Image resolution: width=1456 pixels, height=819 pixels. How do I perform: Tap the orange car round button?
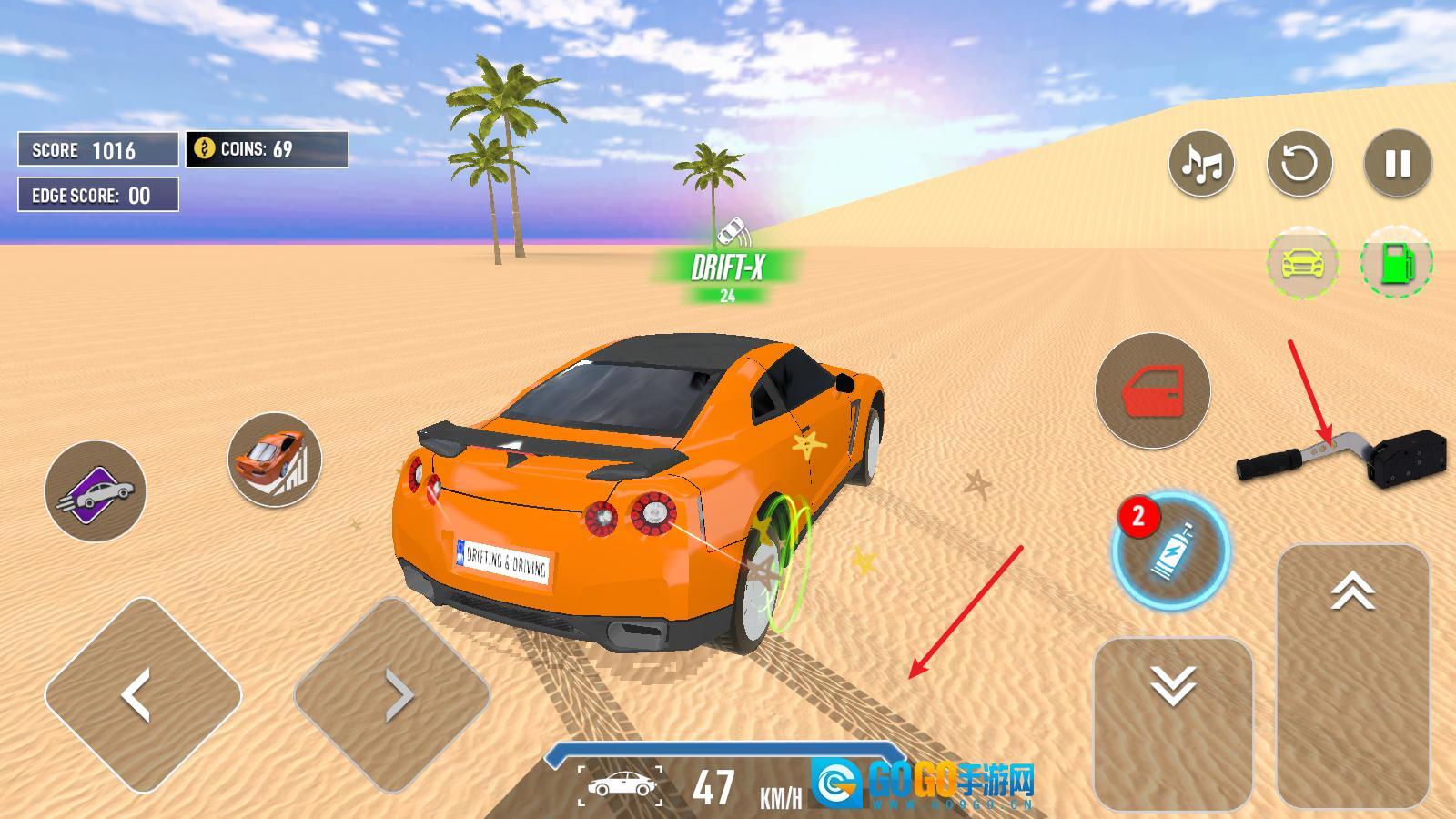pos(274,459)
